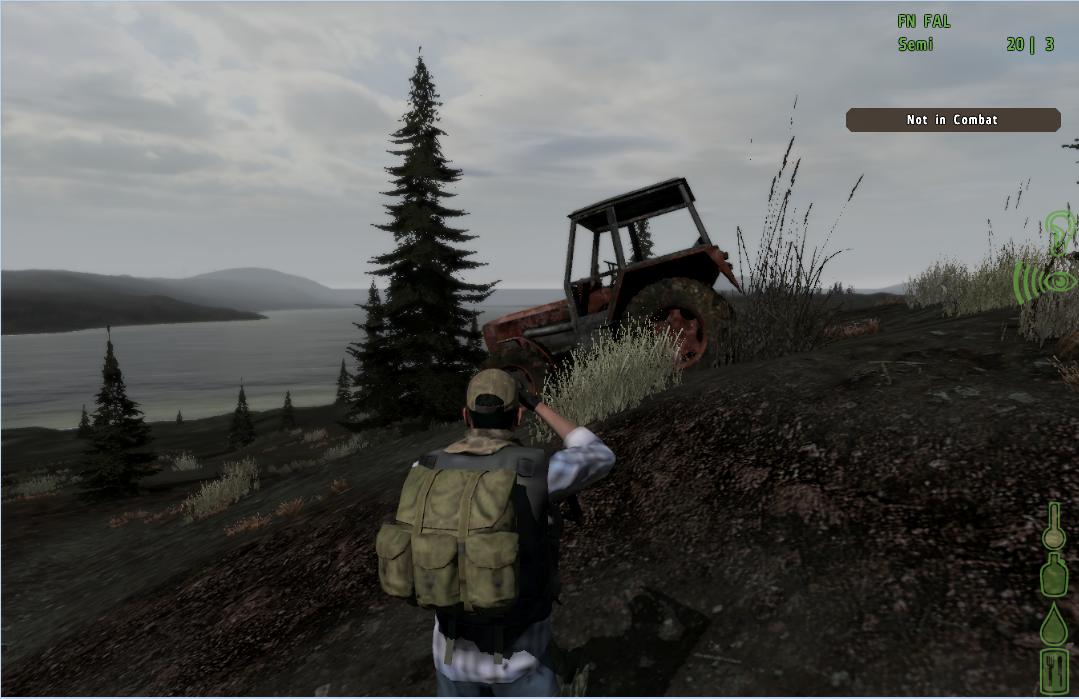Screen dimensions: 1079x699
Task: Click the Semi fire mode label
Action: pyautogui.click(x=915, y=44)
